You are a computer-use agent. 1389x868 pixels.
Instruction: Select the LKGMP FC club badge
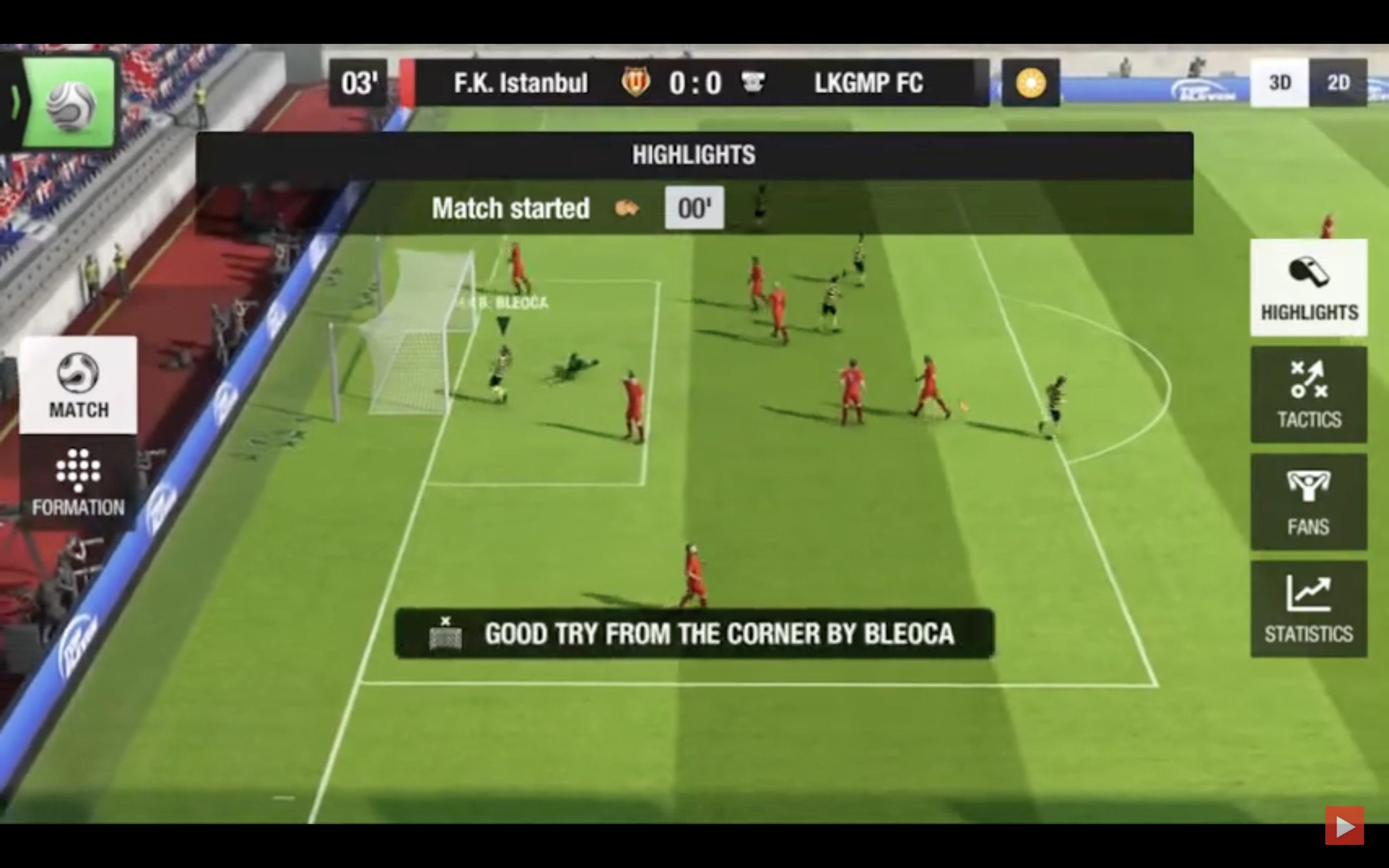click(x=755, y=82)
